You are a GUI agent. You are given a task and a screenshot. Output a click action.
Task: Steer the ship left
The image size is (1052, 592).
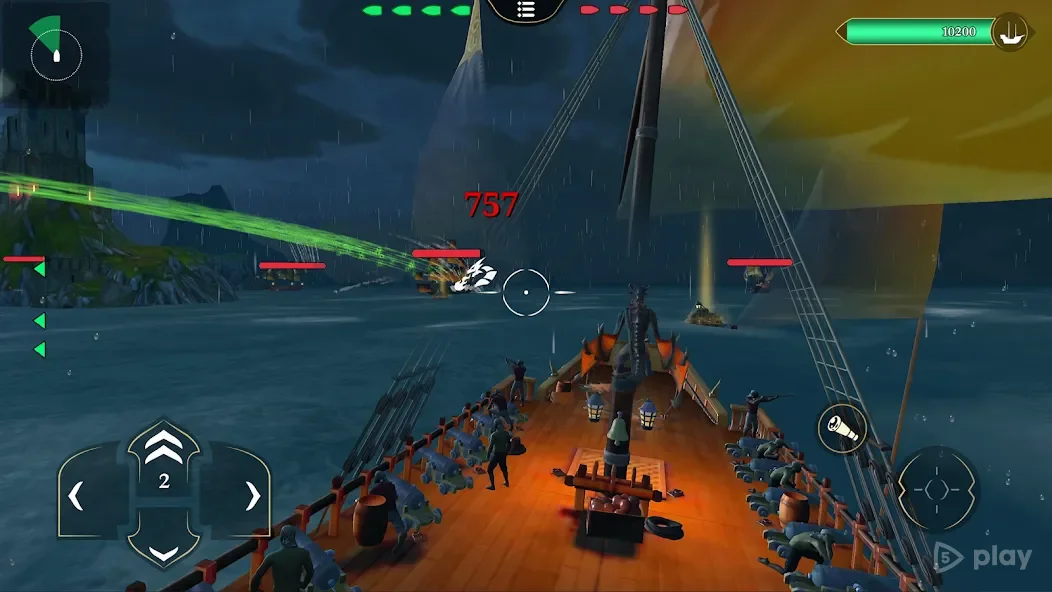click(78, 495)
